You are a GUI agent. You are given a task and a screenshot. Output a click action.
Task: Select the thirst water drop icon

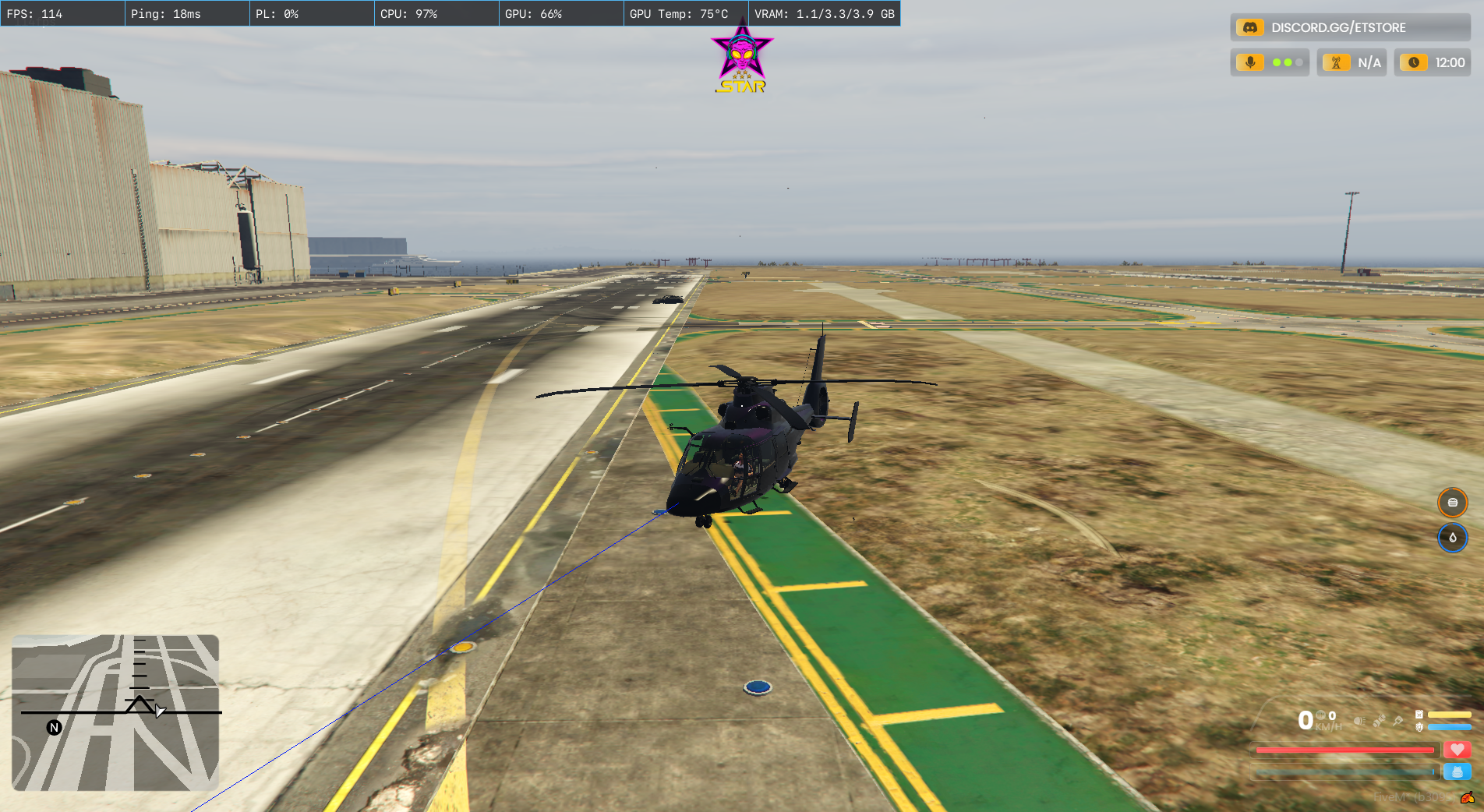coord(1452,538)
